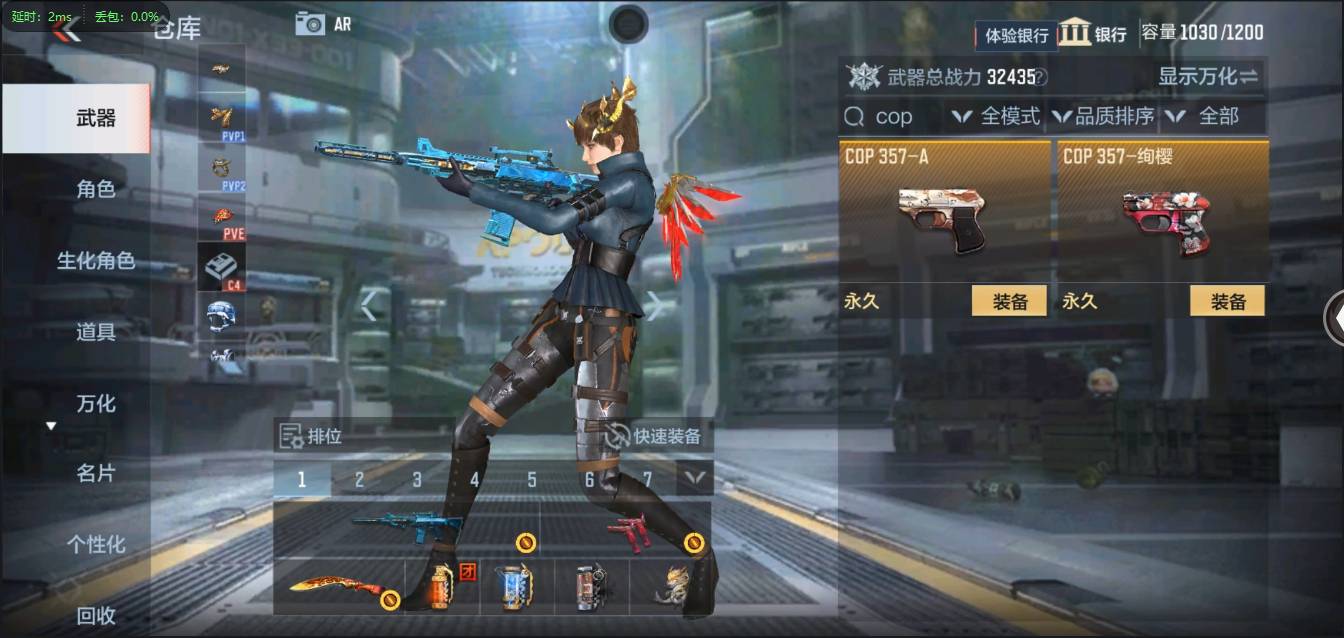Go back with the top-left arrow
This screenshot has width=1344, height=638.
point(66,31)
